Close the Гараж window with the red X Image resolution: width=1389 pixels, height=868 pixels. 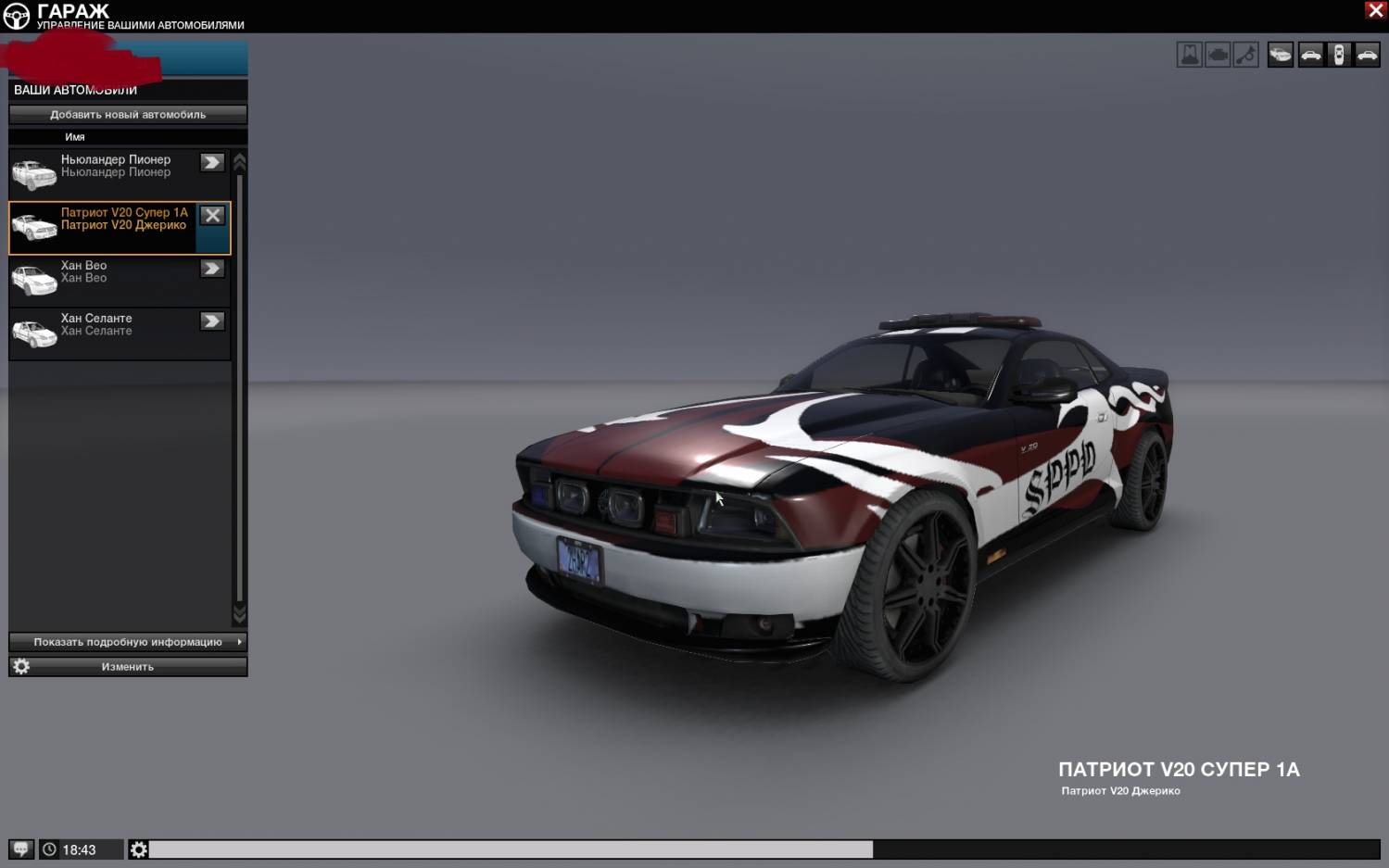1375,10
